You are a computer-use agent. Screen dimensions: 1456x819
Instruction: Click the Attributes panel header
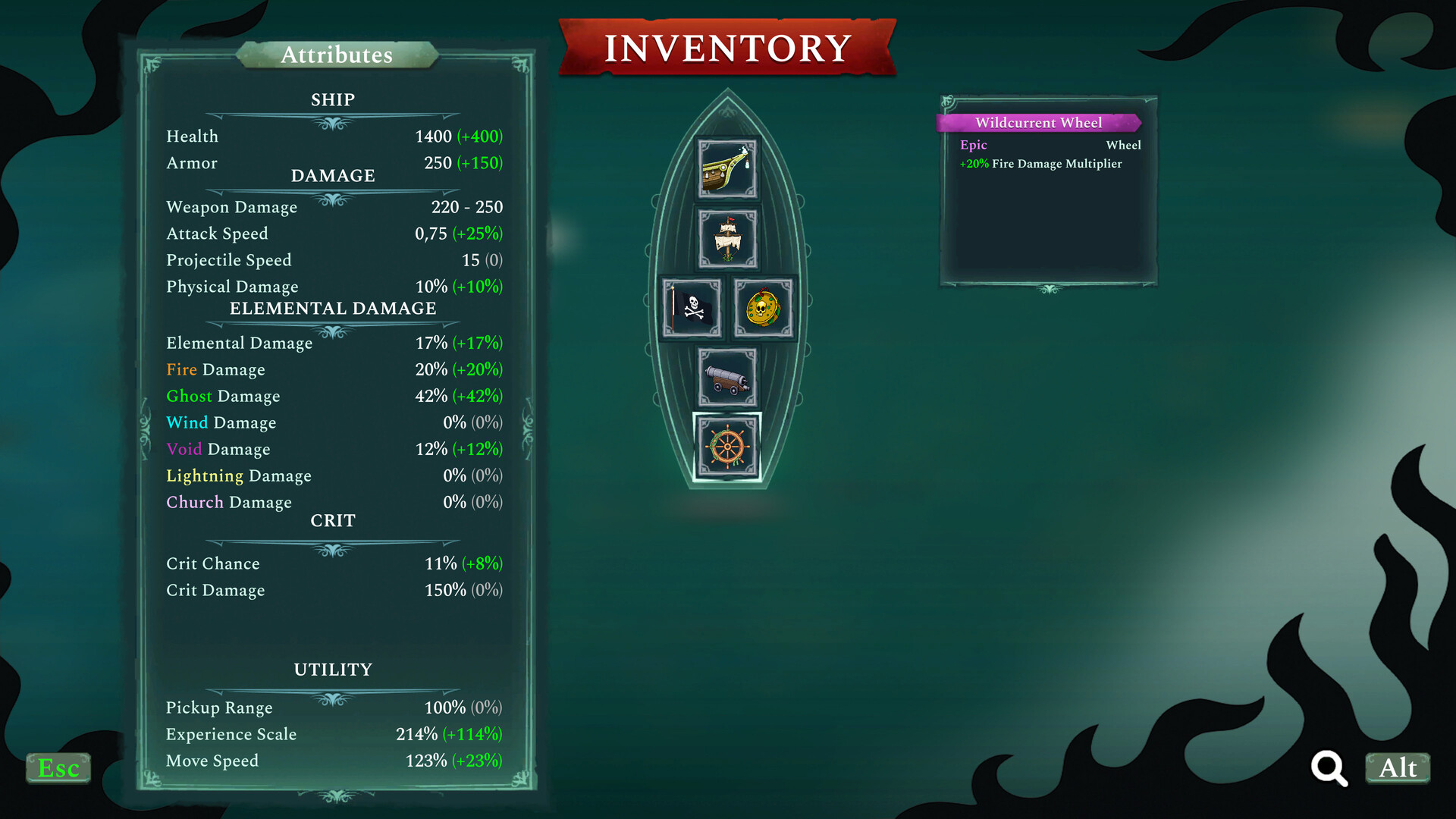point(337,55)
